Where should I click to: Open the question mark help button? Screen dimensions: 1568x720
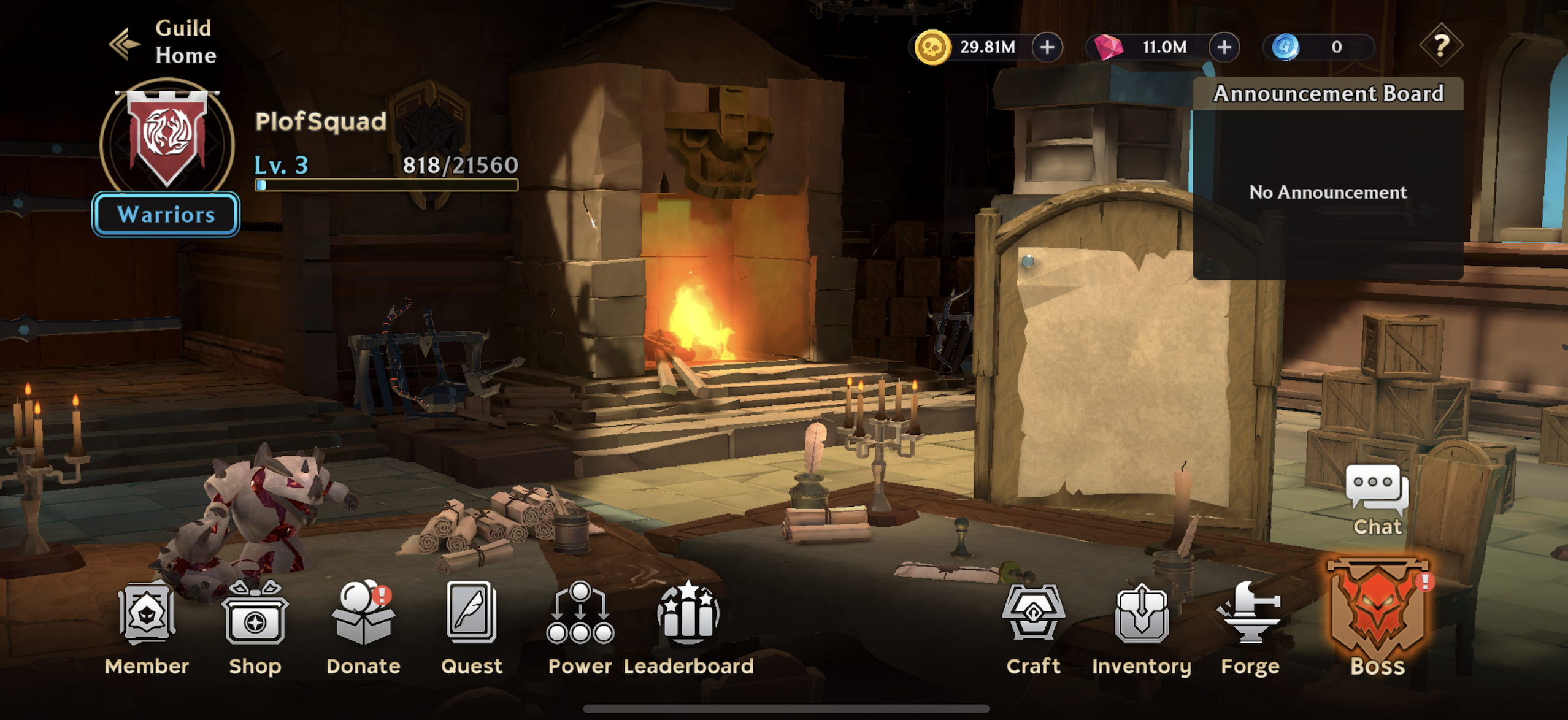tap(1440, 45)
